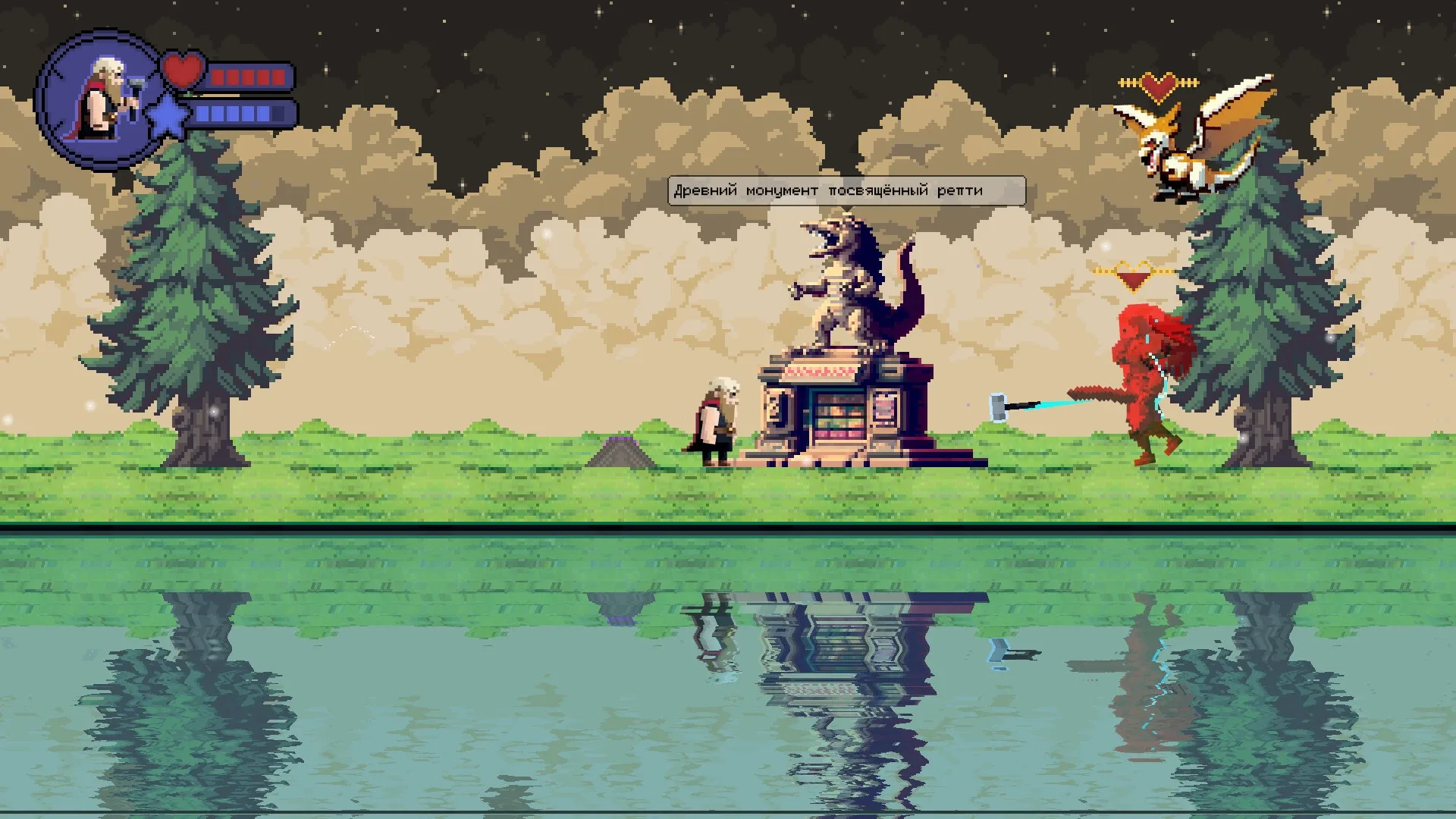Select the bearded hero character with the cape
1456x819 pixels.
click(716, 425)
